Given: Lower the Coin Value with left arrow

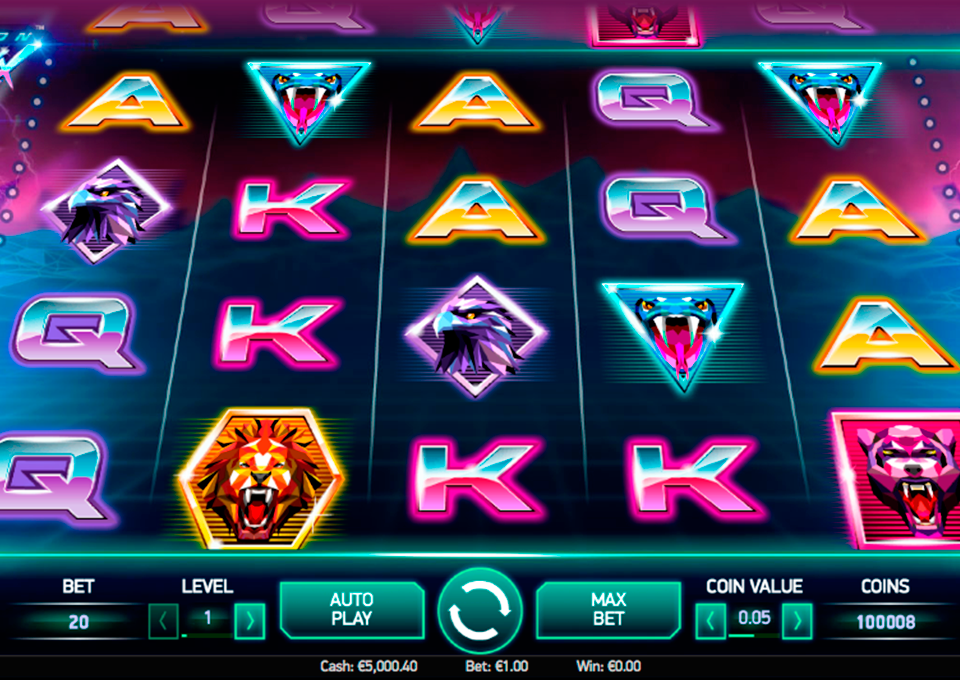Looking at the screenshot, I should [710, 621].
